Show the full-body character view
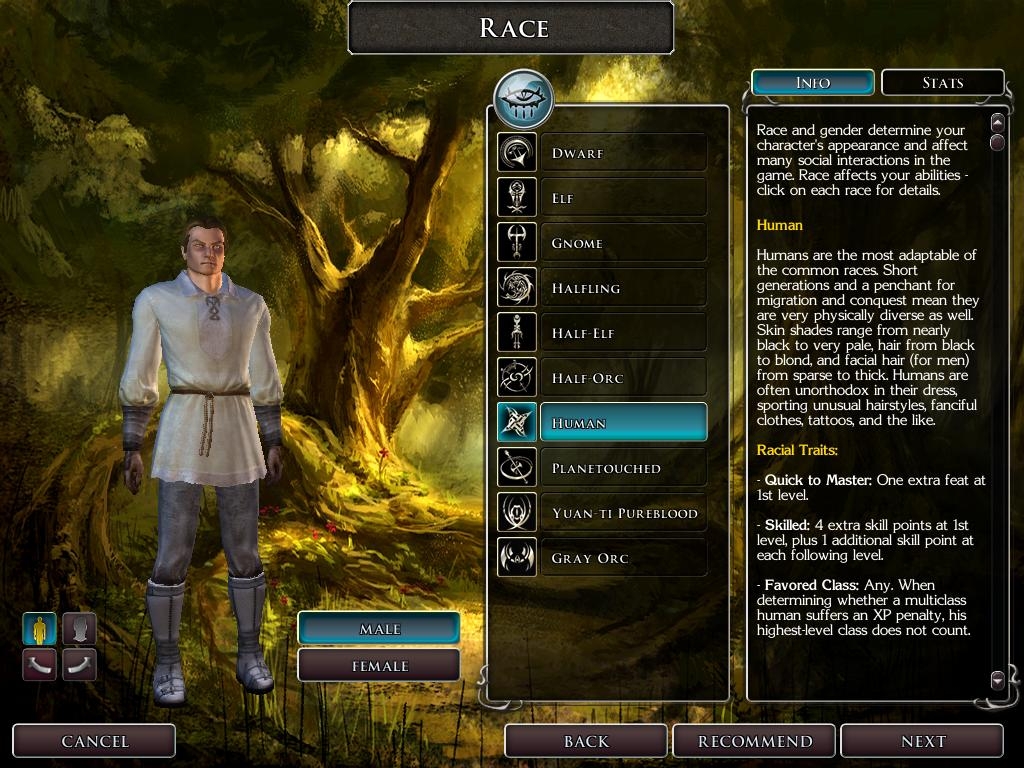 tap(40, 629)
